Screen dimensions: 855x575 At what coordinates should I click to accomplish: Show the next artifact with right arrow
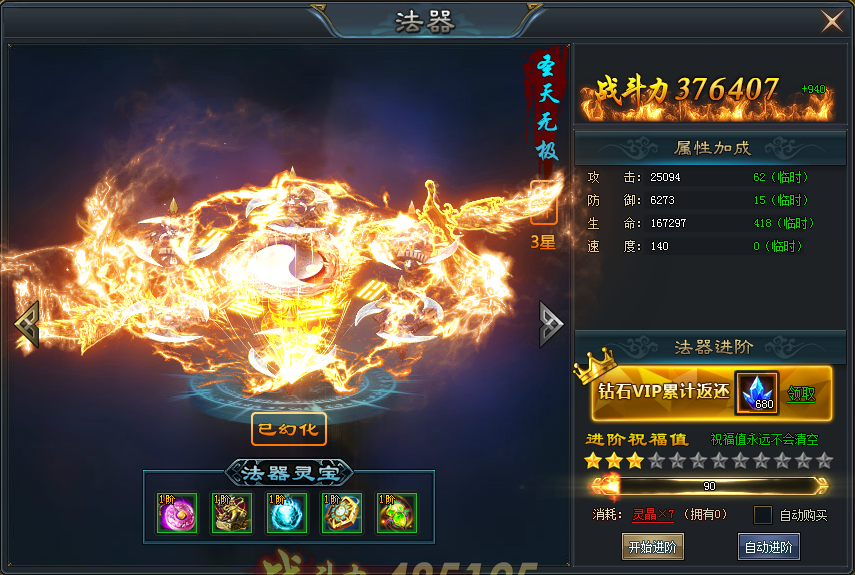coord(551,325)
